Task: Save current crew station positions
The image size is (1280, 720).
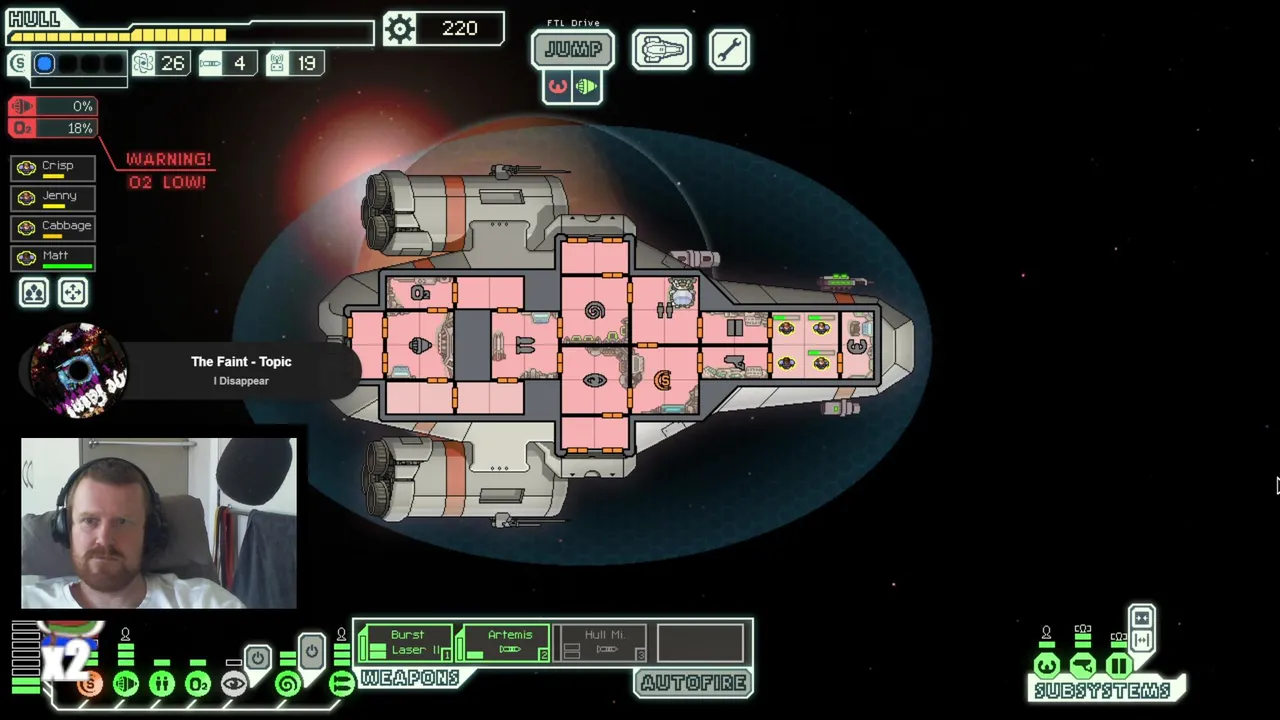Action: [34, 292]
